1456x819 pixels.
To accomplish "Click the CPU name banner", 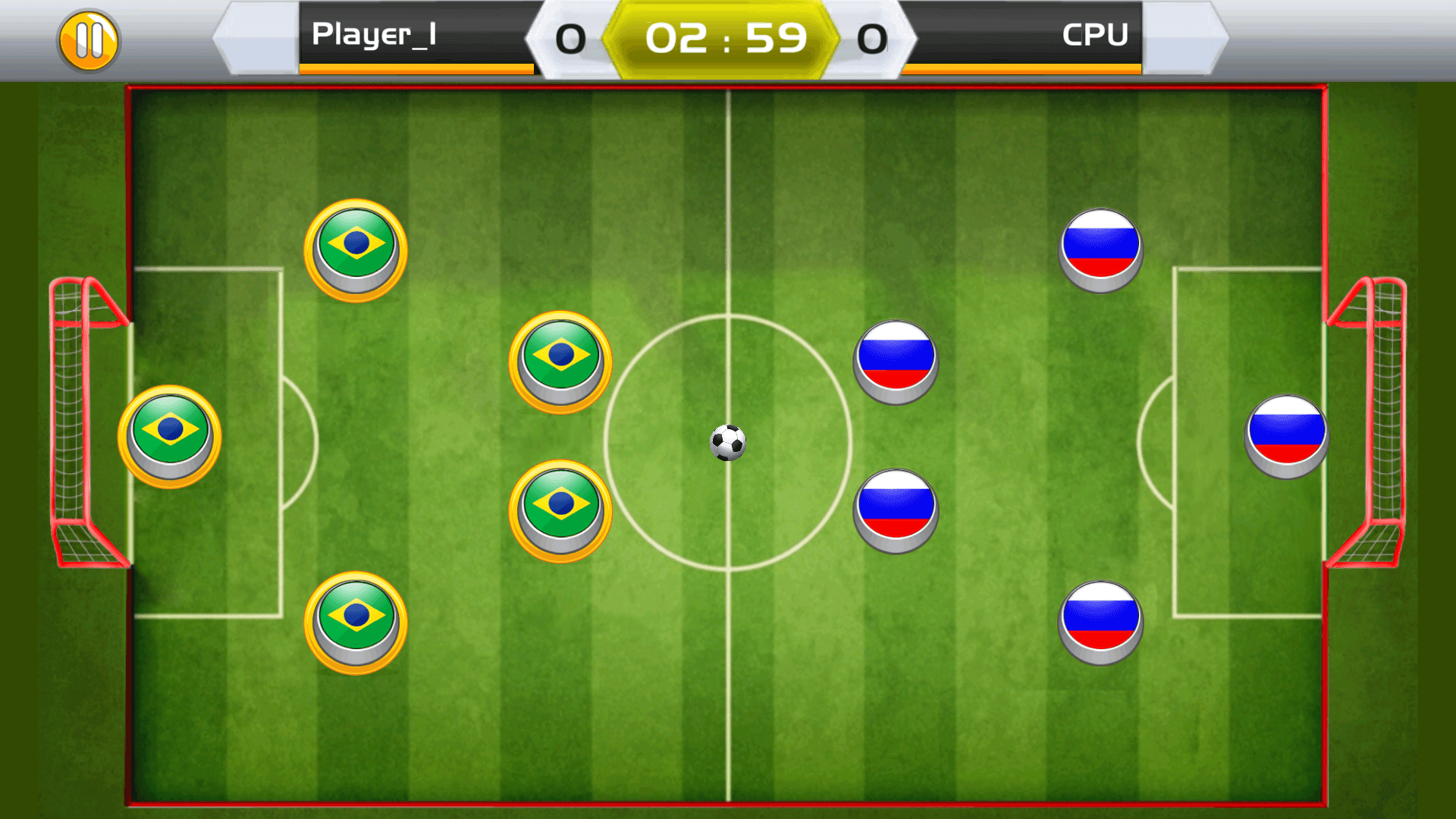I will pyautogui.click(x=1095, y=35).
